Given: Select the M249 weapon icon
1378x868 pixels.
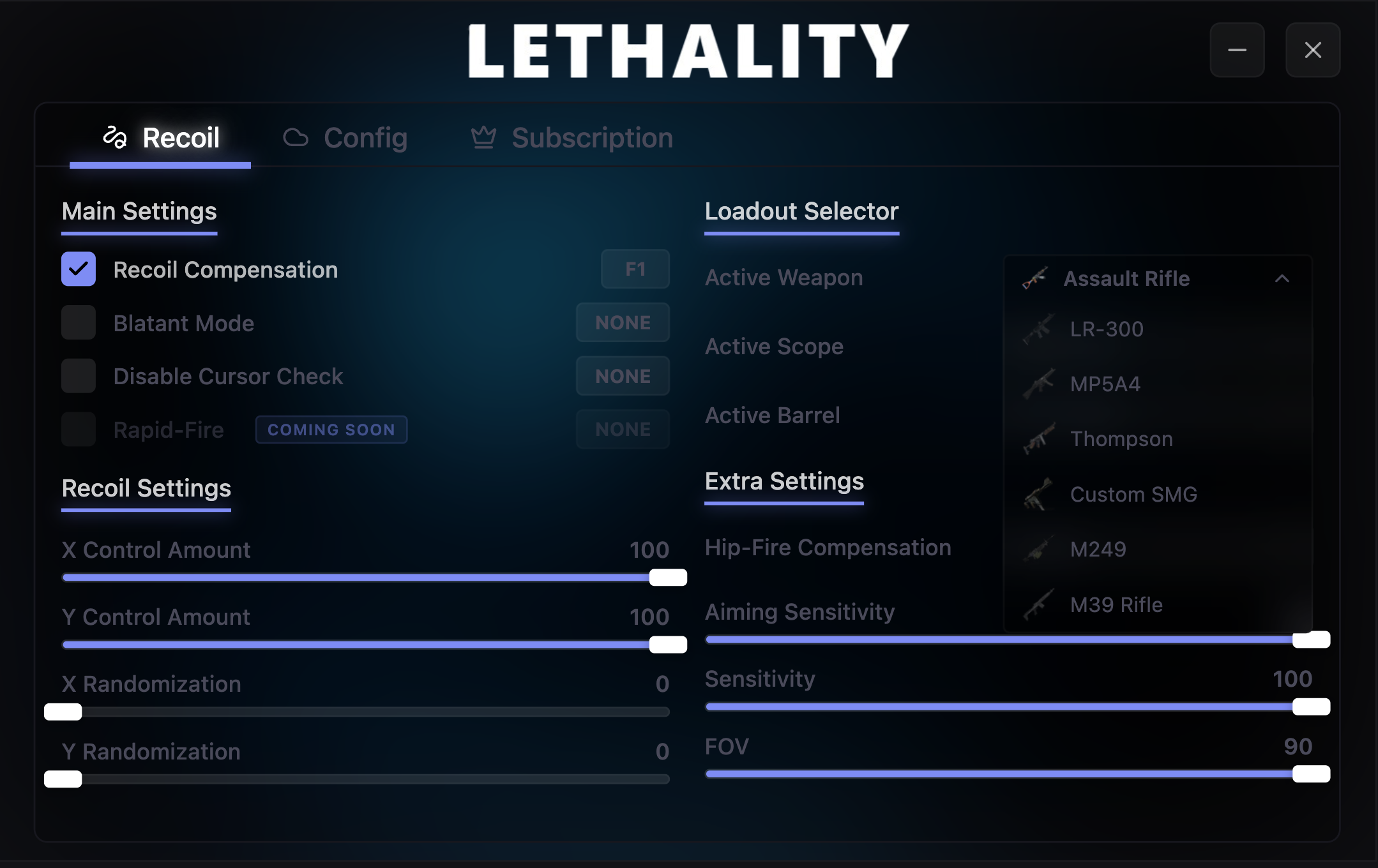Looking at the screenshot, I should point(1040,549).
